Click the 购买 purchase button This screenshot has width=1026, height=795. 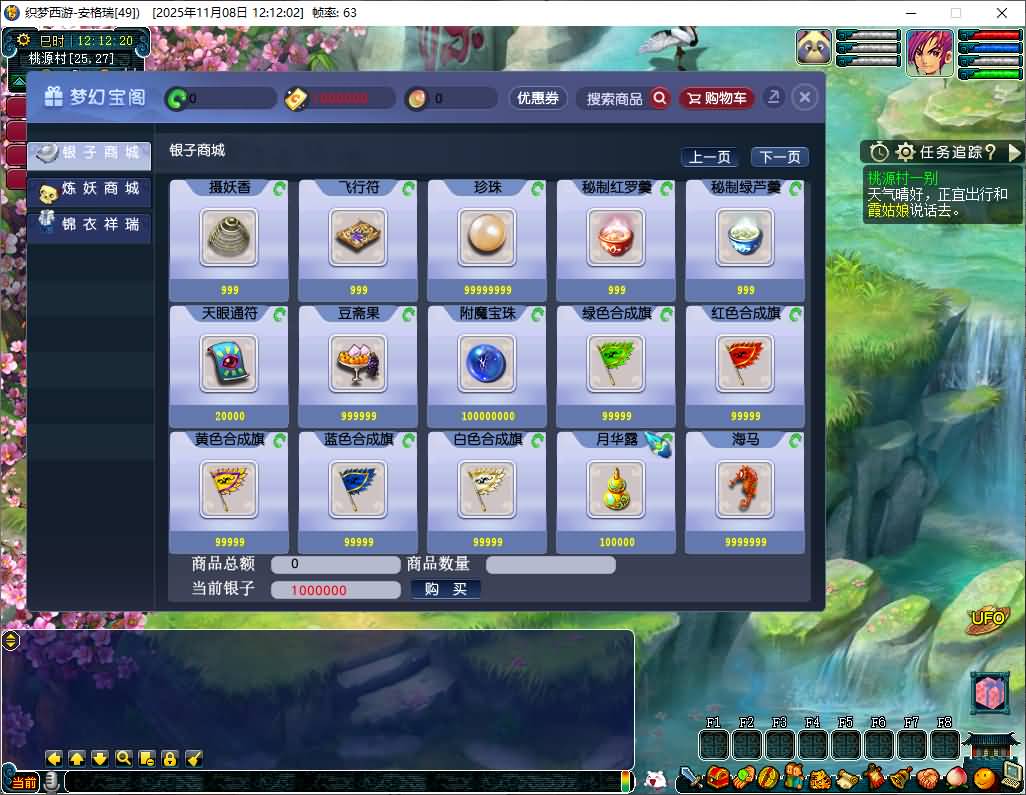[x=446, y=589]
